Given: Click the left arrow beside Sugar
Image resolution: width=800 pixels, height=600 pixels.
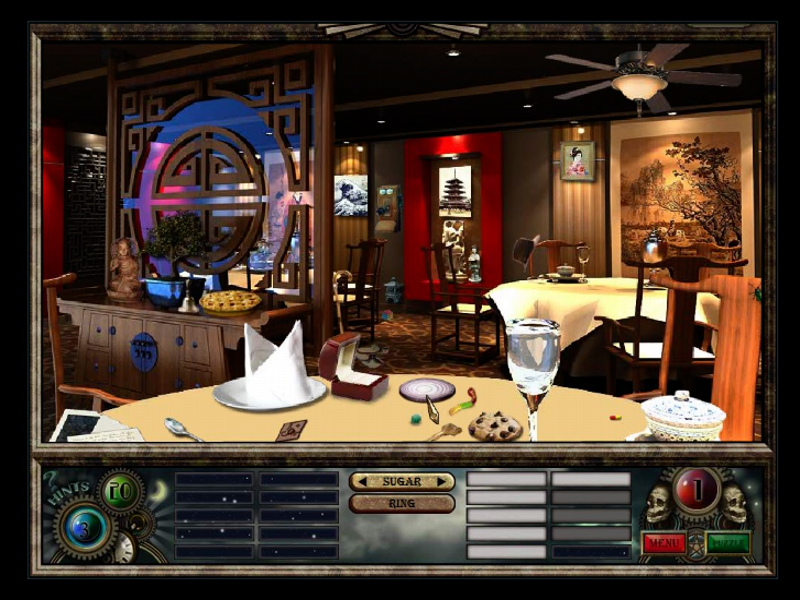Looking at the screenshot, I should click(359, 481).
